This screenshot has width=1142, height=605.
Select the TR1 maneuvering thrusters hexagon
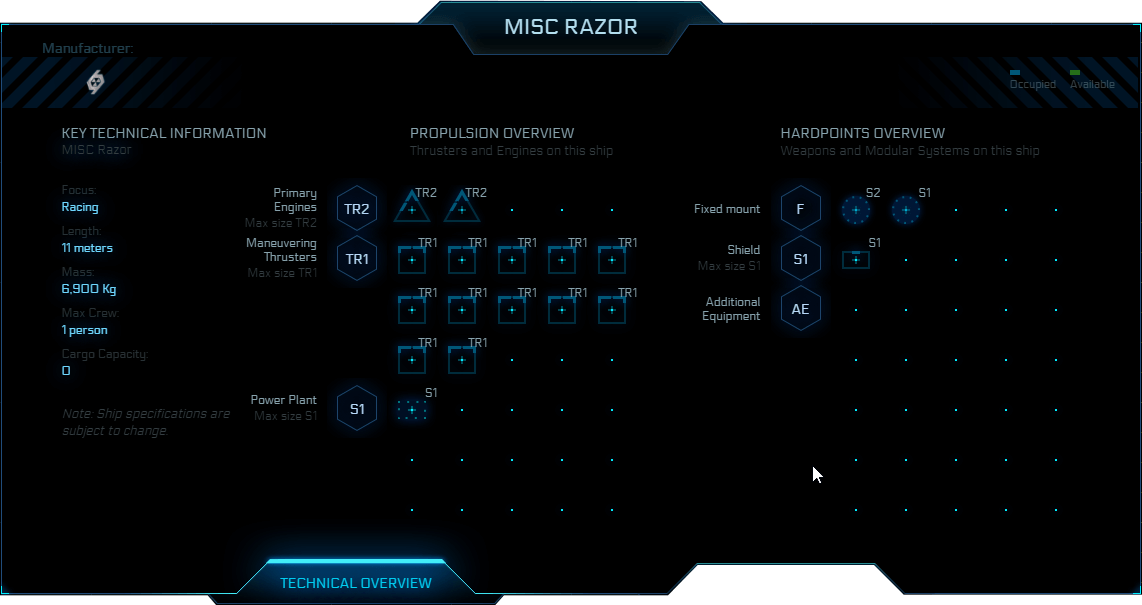(357, 259)
